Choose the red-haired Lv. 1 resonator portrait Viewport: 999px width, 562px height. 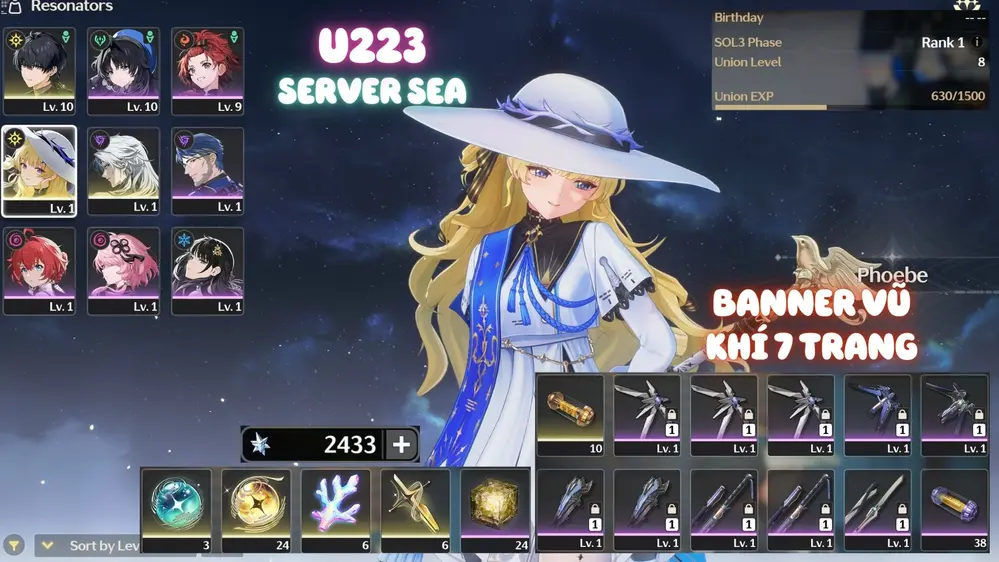click(39, 271)
